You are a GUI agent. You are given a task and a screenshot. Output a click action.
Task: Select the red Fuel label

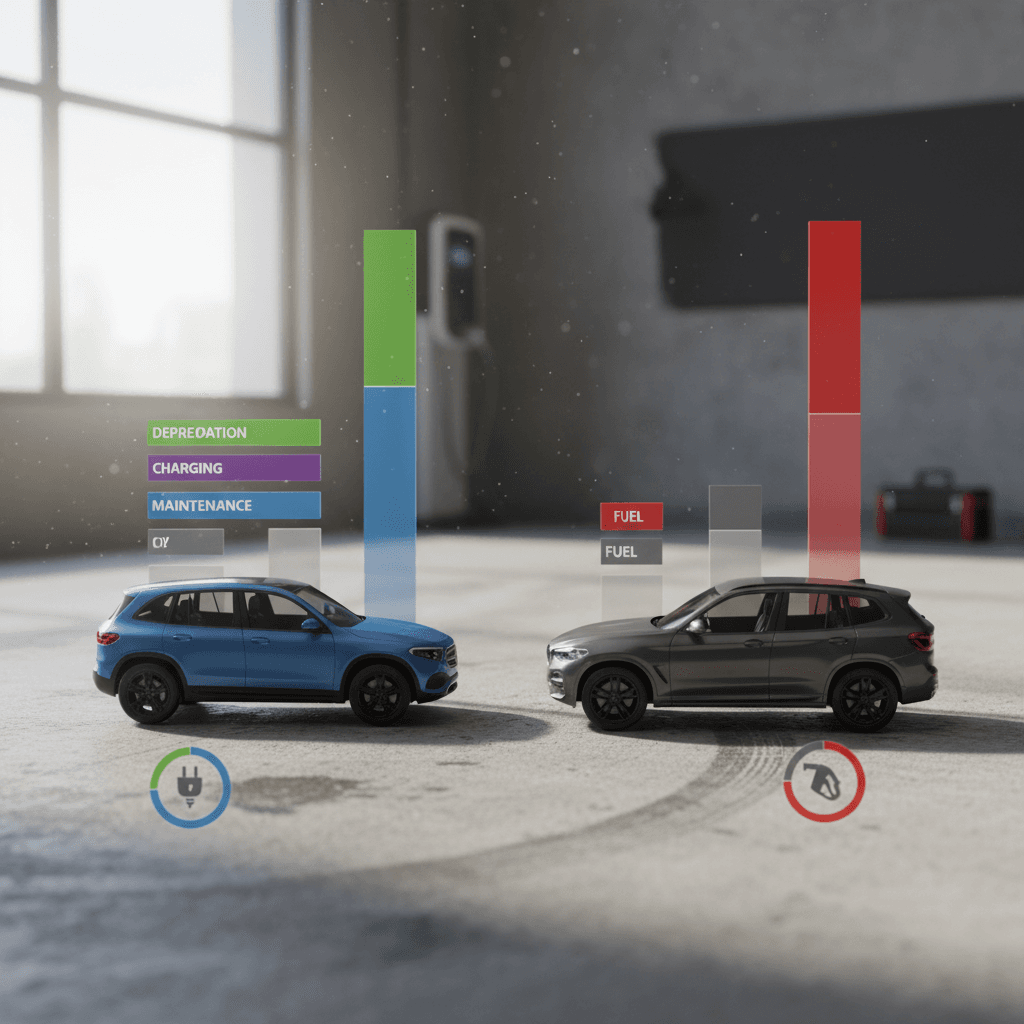point(631,516)
